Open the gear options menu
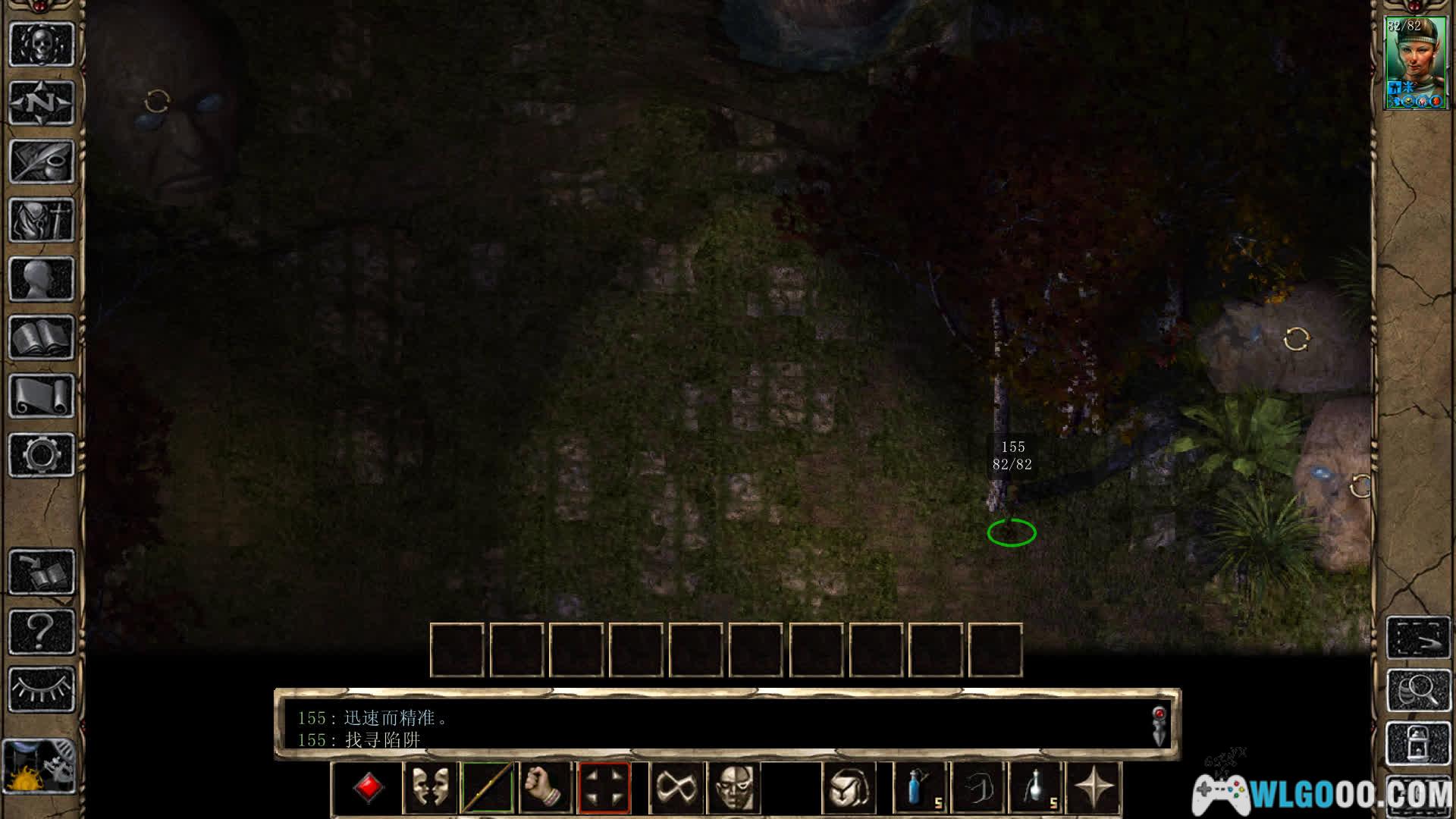The image size is (1456, 819). click(42, 454)
